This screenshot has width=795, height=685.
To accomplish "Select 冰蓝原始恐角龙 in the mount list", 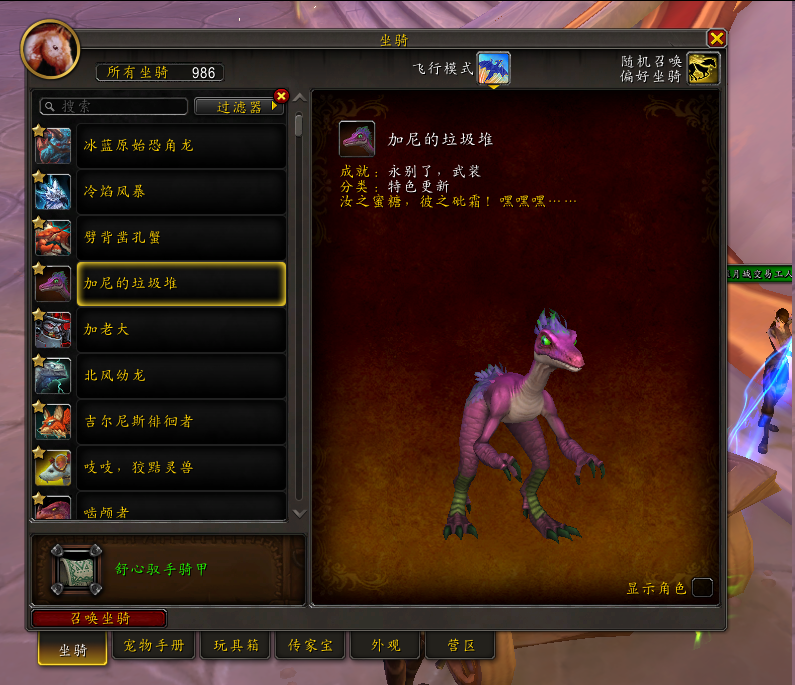I will tap(180, 146).
